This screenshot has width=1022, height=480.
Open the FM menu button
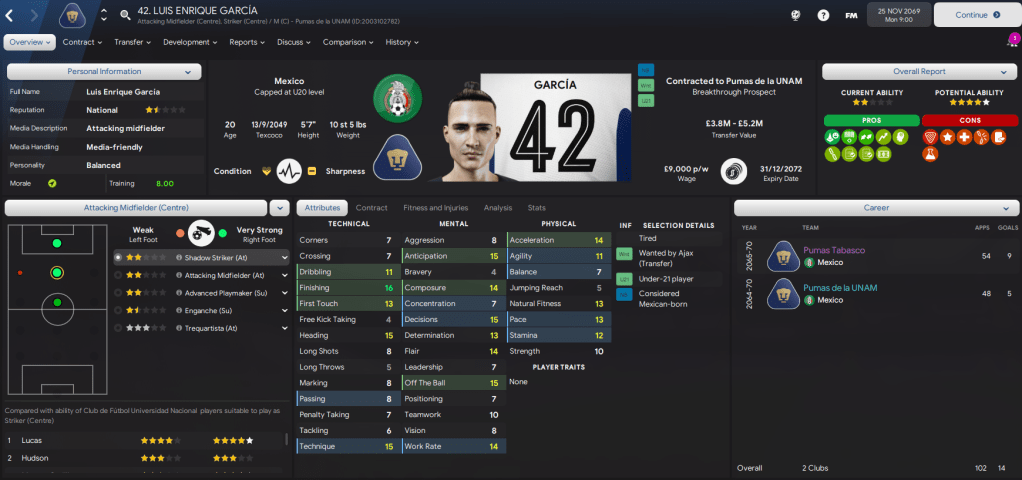(850, 15)
